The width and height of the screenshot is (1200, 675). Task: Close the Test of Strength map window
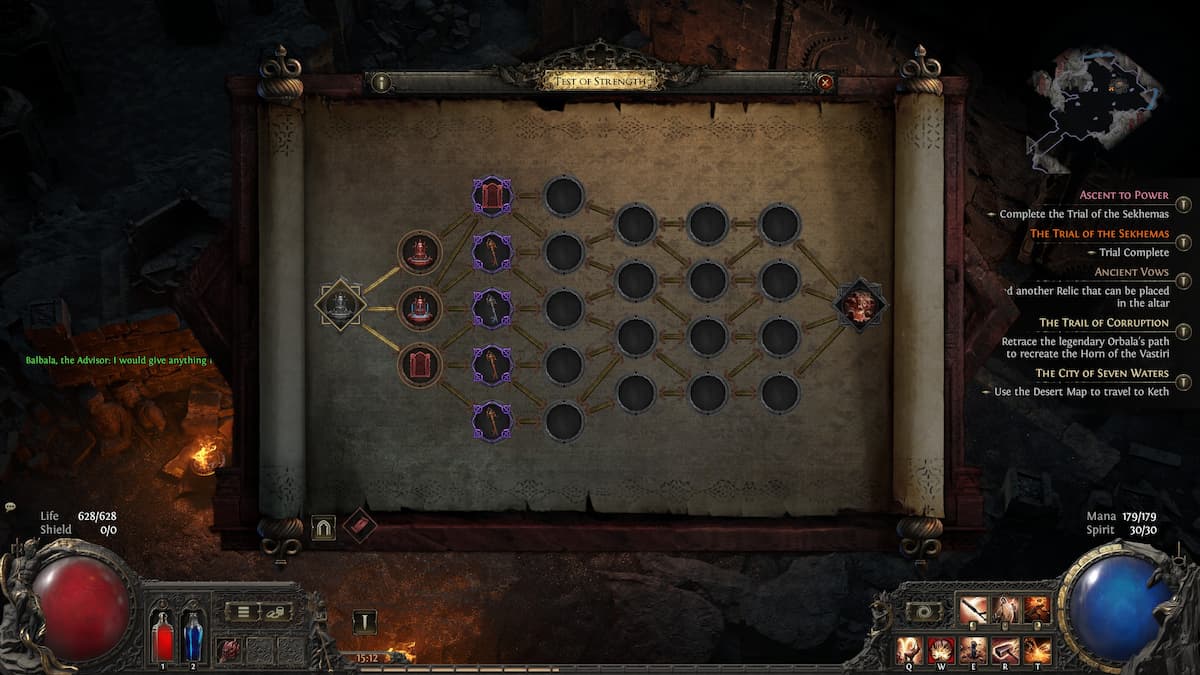pos(825,83)
